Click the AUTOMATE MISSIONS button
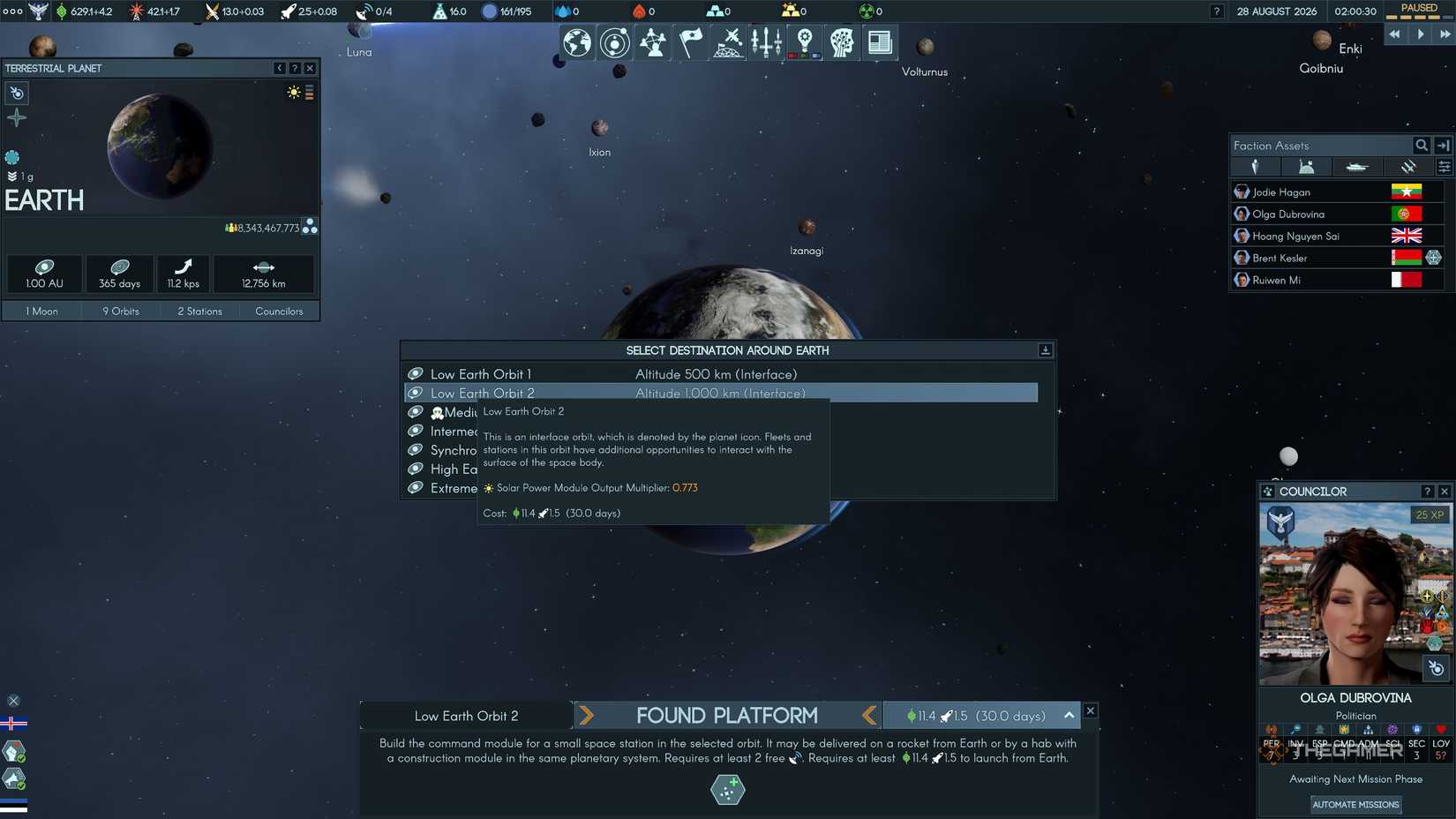This screenshot has width=1456, height=819. [1355, 804]
